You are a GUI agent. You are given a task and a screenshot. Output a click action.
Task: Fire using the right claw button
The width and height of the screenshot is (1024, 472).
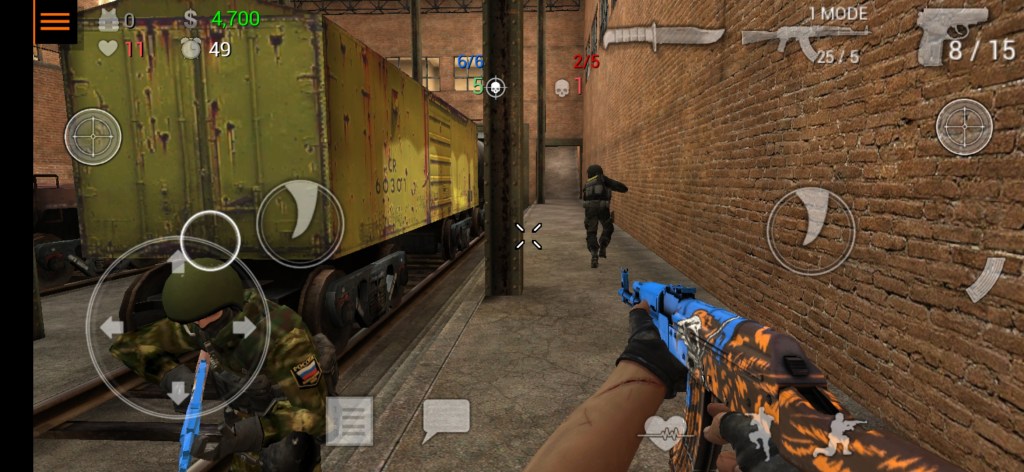[x=811, y=231]
